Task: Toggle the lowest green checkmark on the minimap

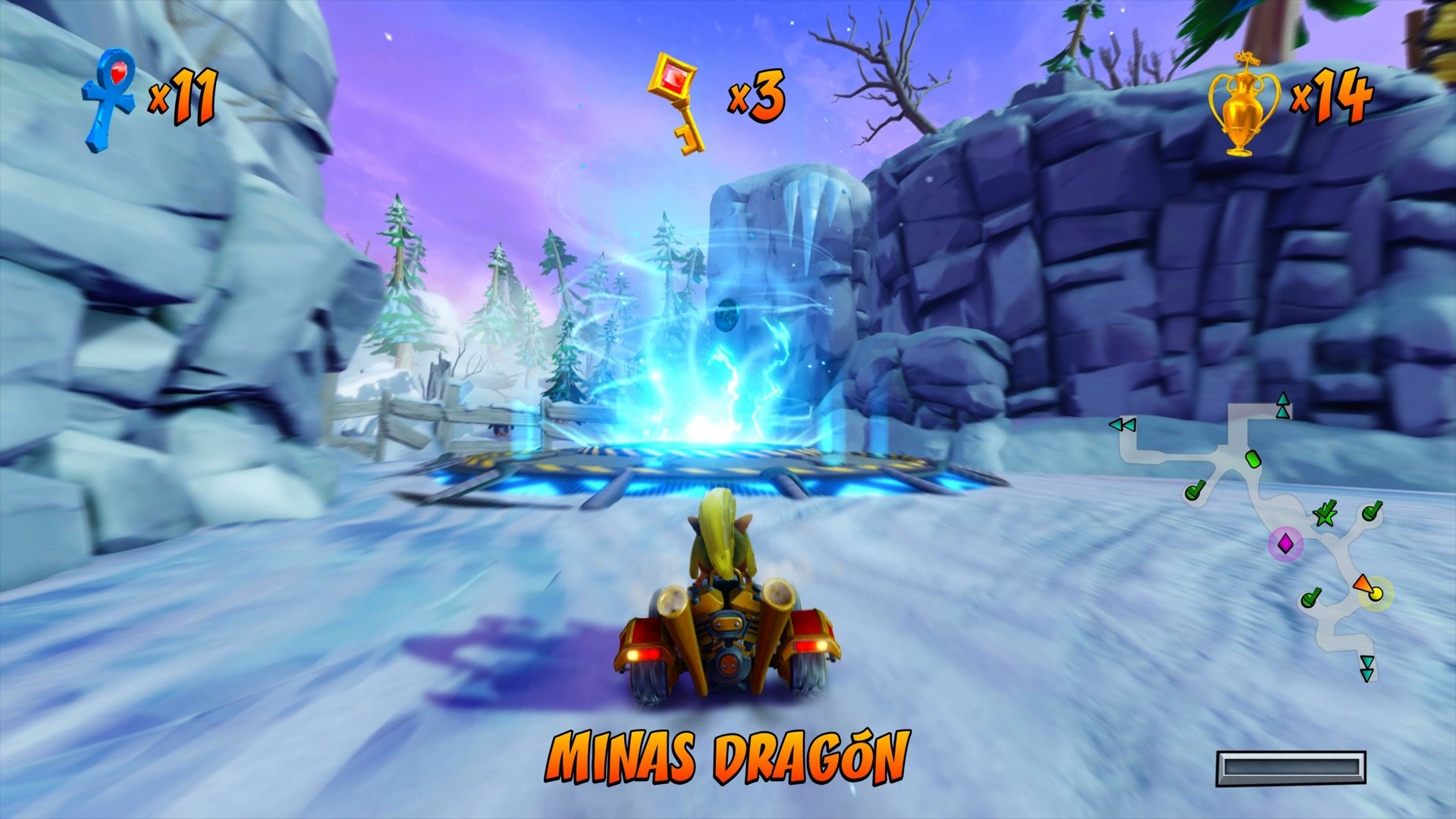Action: [x=1311, y=599]
